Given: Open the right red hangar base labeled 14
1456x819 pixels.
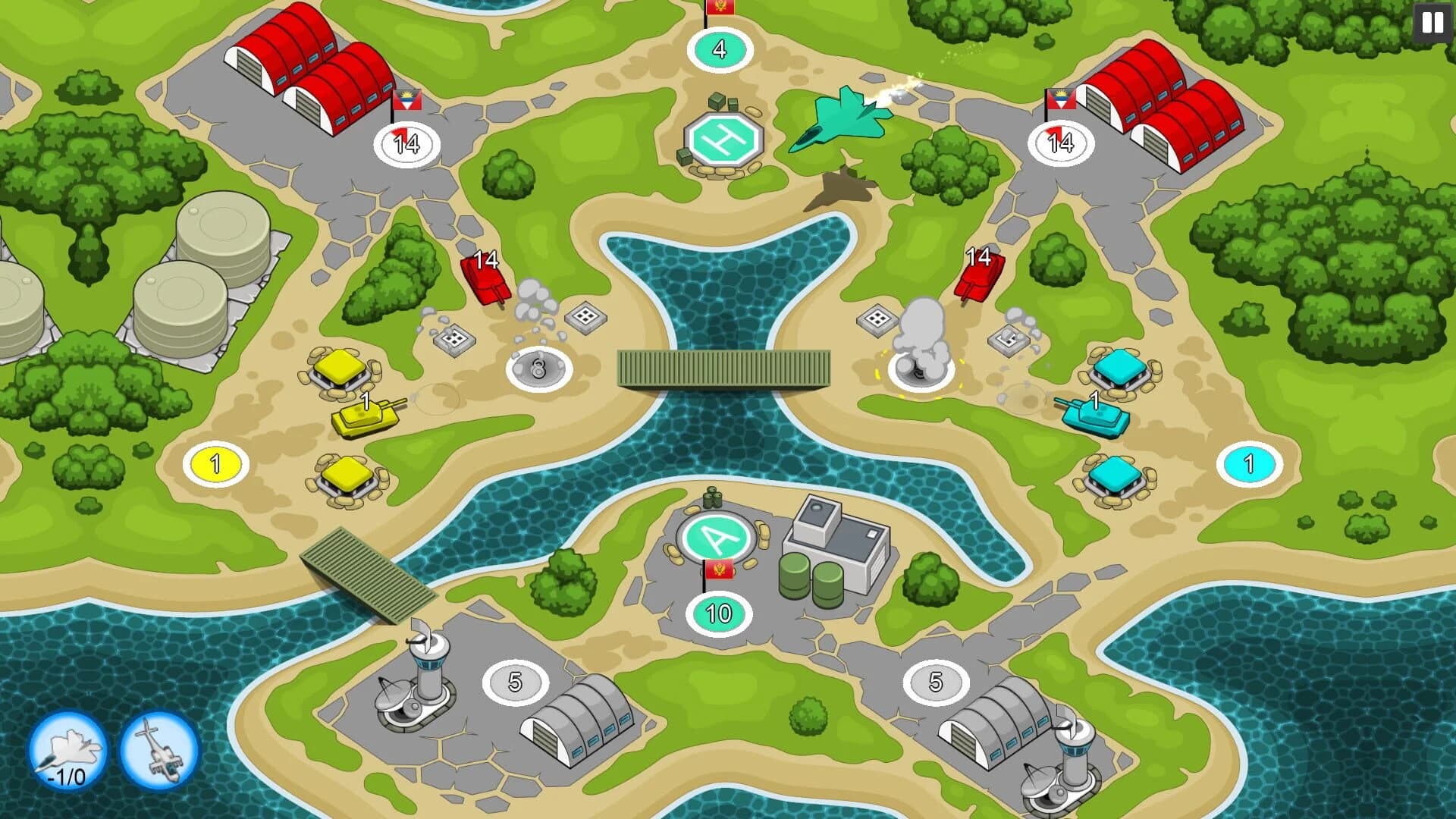Looking at the screenshot, I should 1060,143.
